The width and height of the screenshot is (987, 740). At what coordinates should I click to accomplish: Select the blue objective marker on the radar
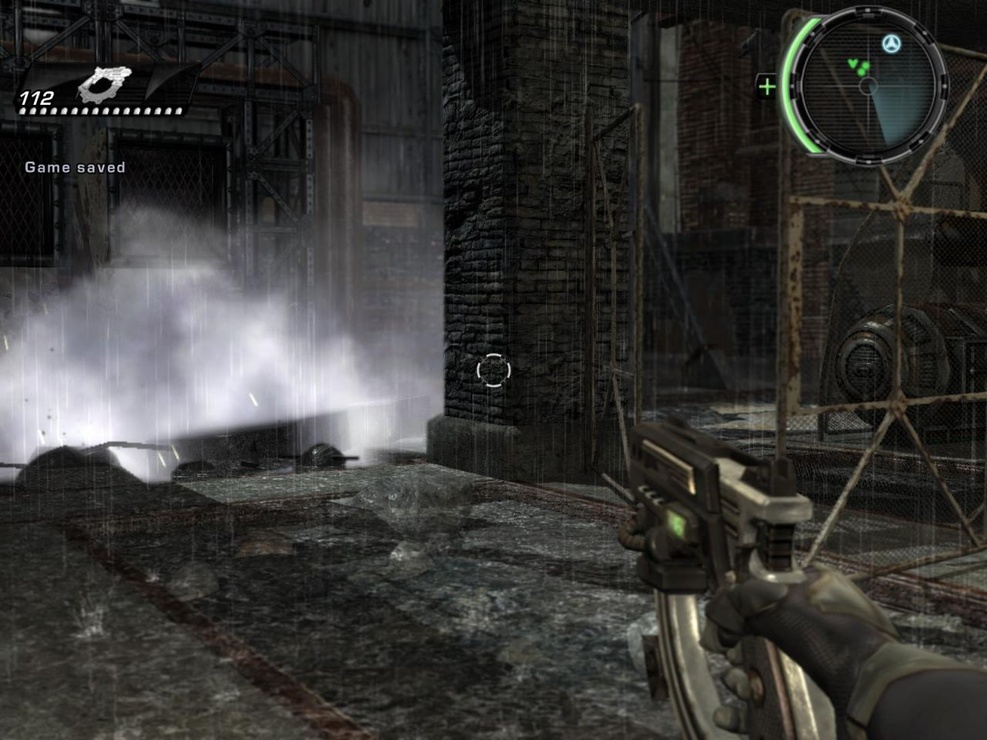891,44
